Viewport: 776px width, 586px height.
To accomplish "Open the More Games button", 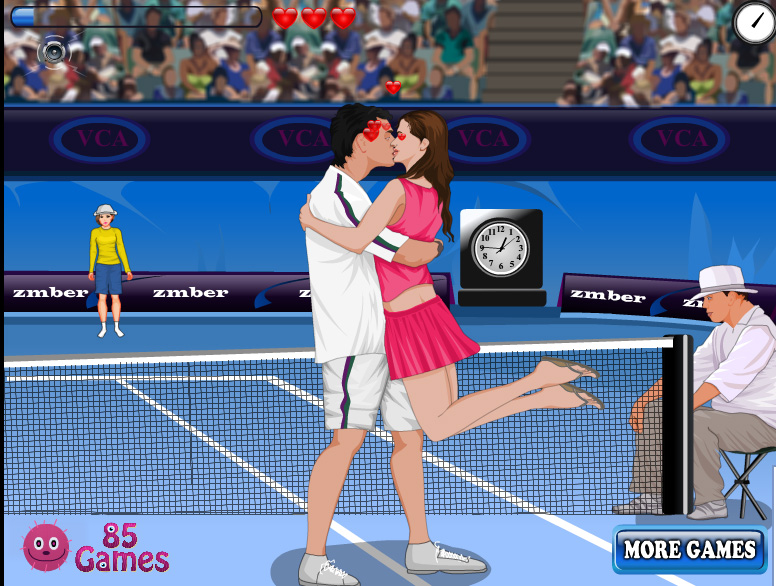I will point(689,549).
